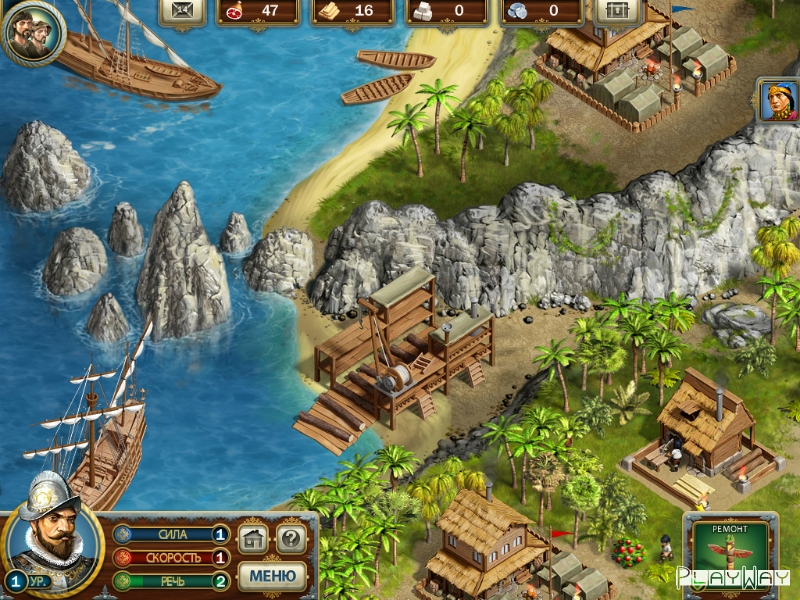Screen dimensions: 800x600
Task: Click the СКОРОСТЬ speed stat bar
Action: pos(171,558)
